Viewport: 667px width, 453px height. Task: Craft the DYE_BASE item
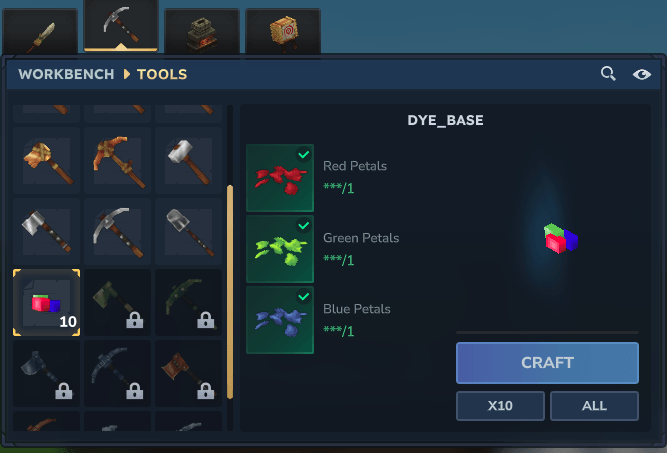pyautogui.click(x=547, y=363)
